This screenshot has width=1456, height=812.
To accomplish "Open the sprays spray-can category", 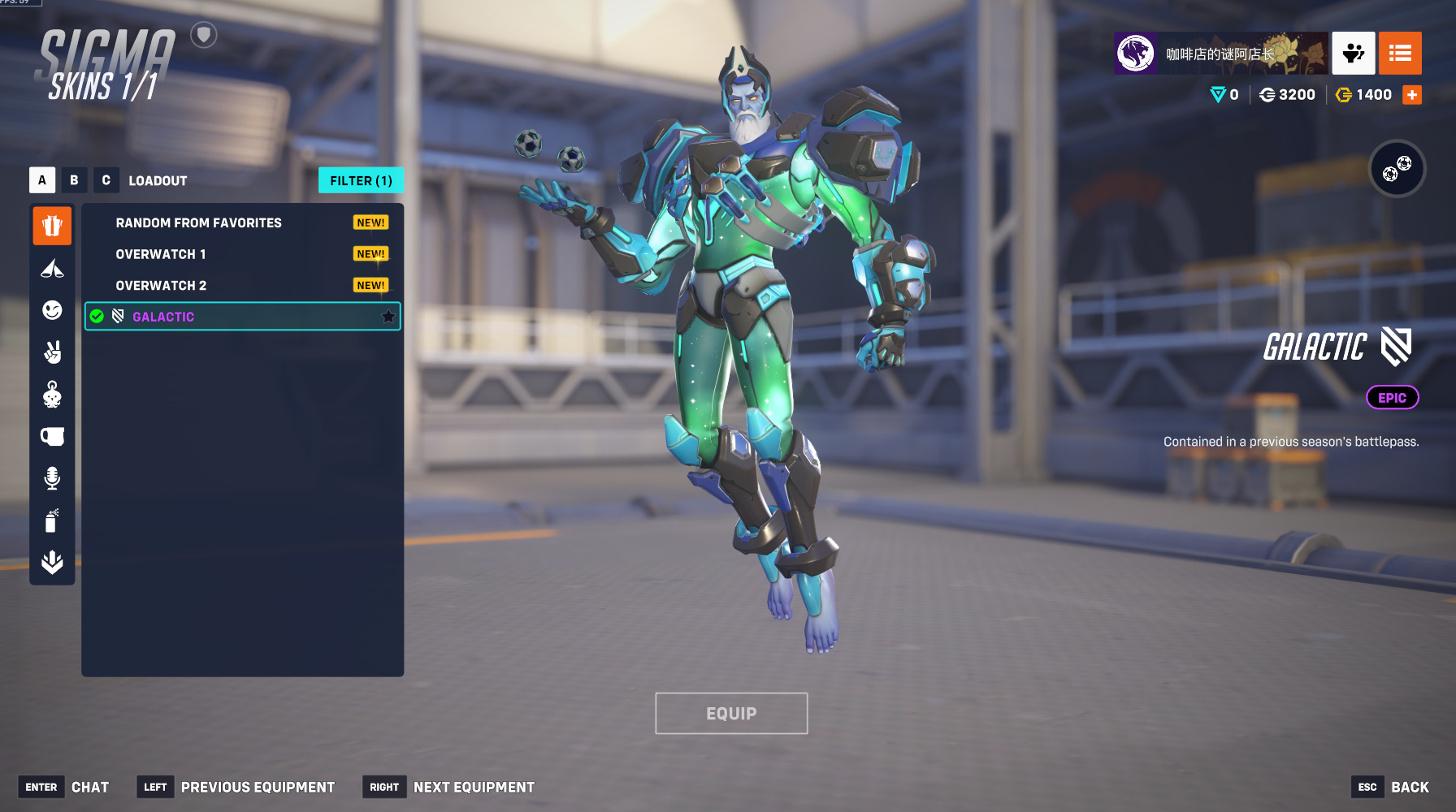I will tap(52, 520).
